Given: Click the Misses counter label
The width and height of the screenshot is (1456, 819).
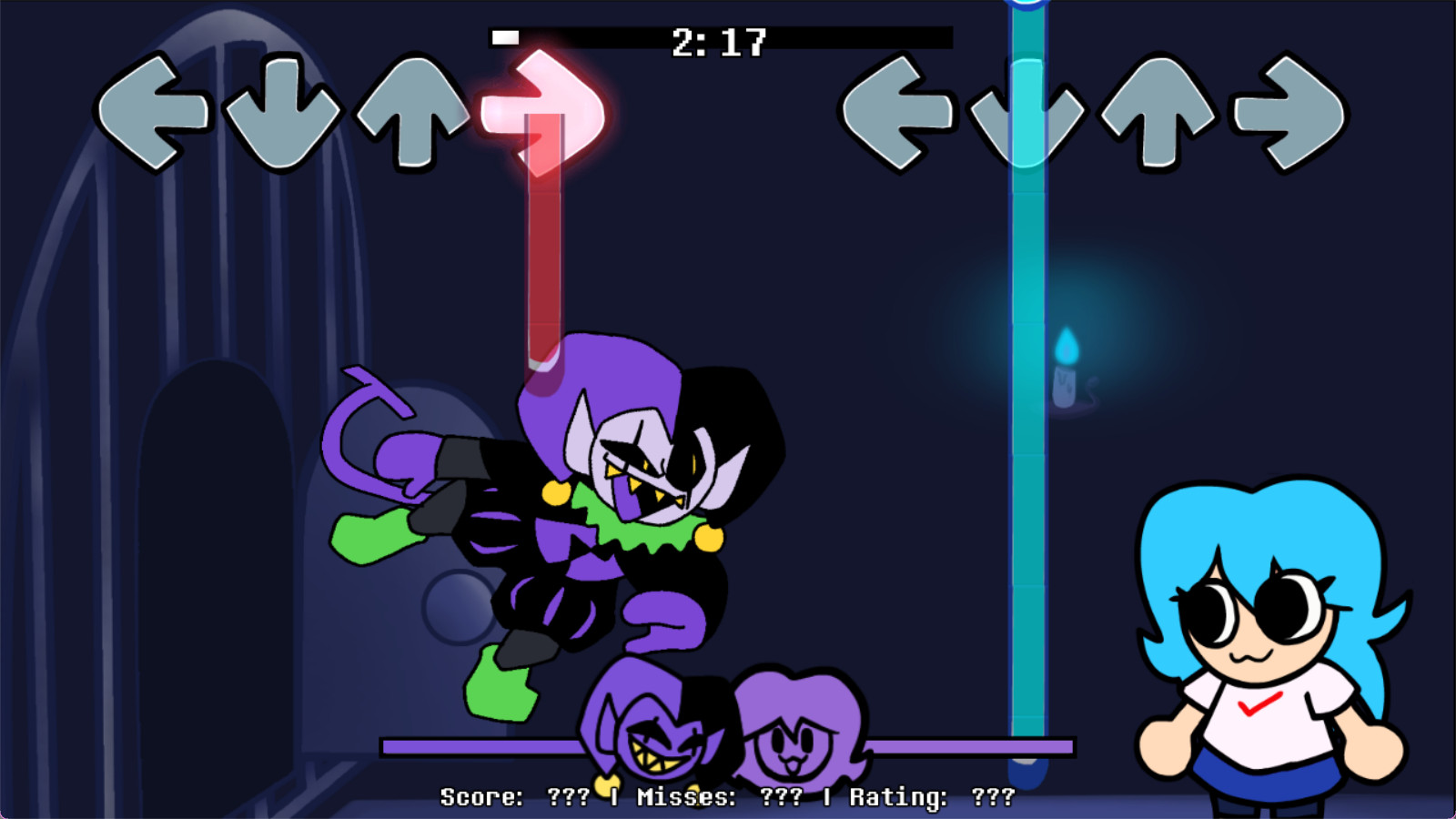Looking at the screenshot, I should [x=687, y=798].
